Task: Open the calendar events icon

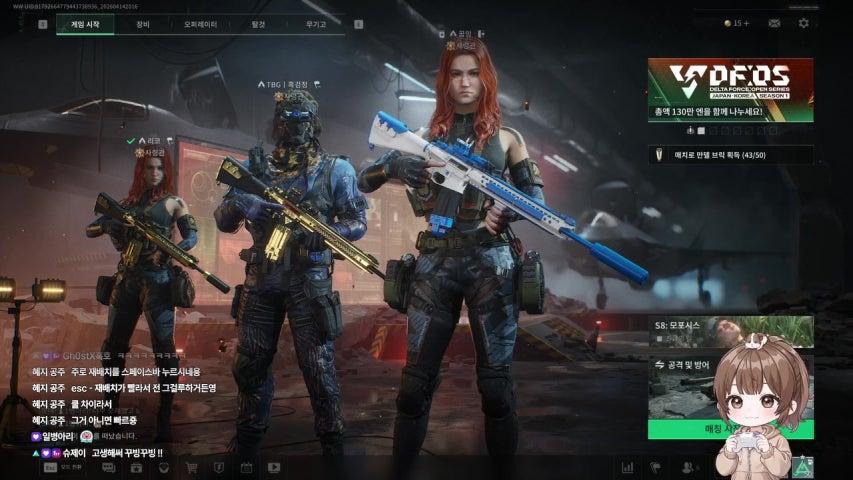Action: click(246, 467)
